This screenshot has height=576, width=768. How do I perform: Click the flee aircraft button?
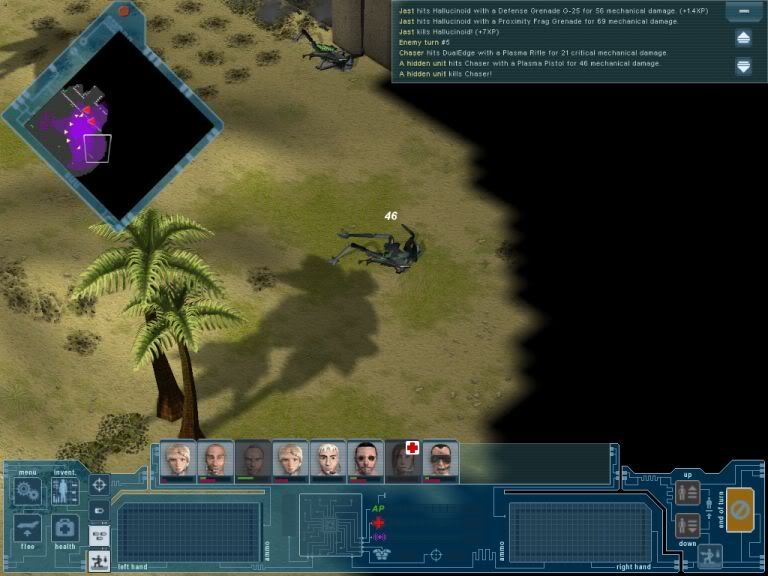click(x=27, y=529)
